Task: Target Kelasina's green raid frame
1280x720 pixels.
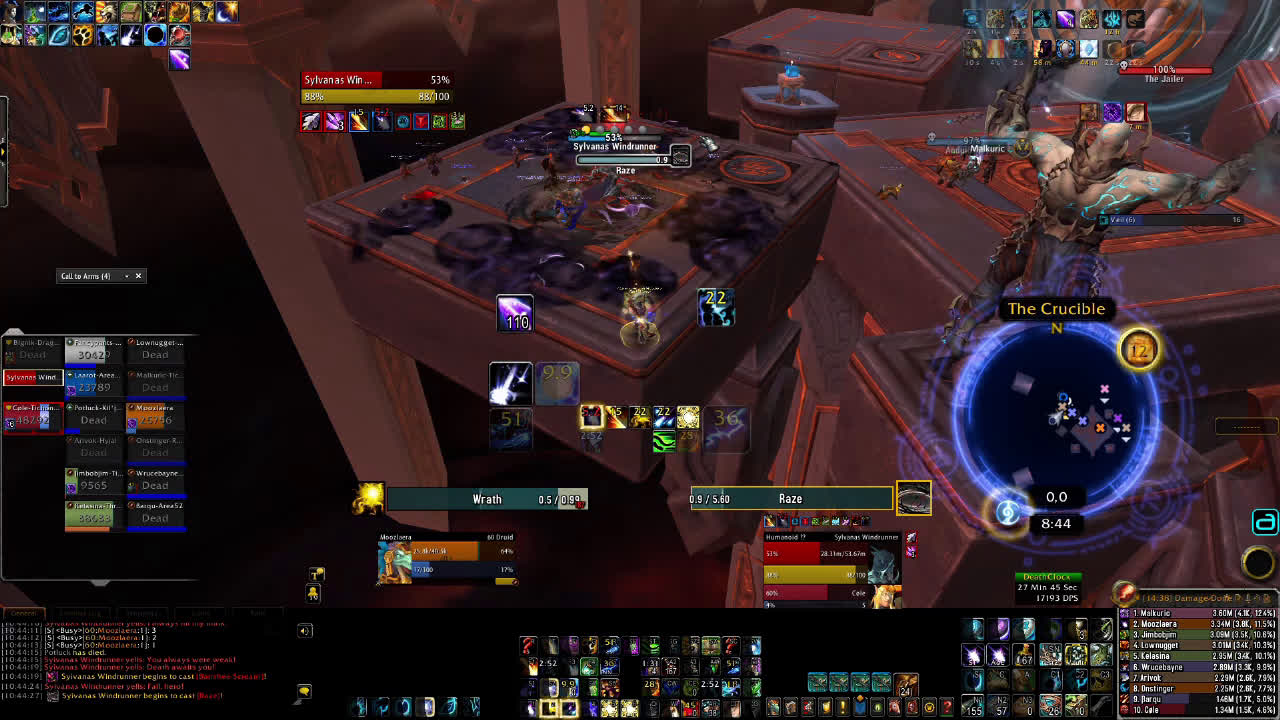Action: point(93,512)
